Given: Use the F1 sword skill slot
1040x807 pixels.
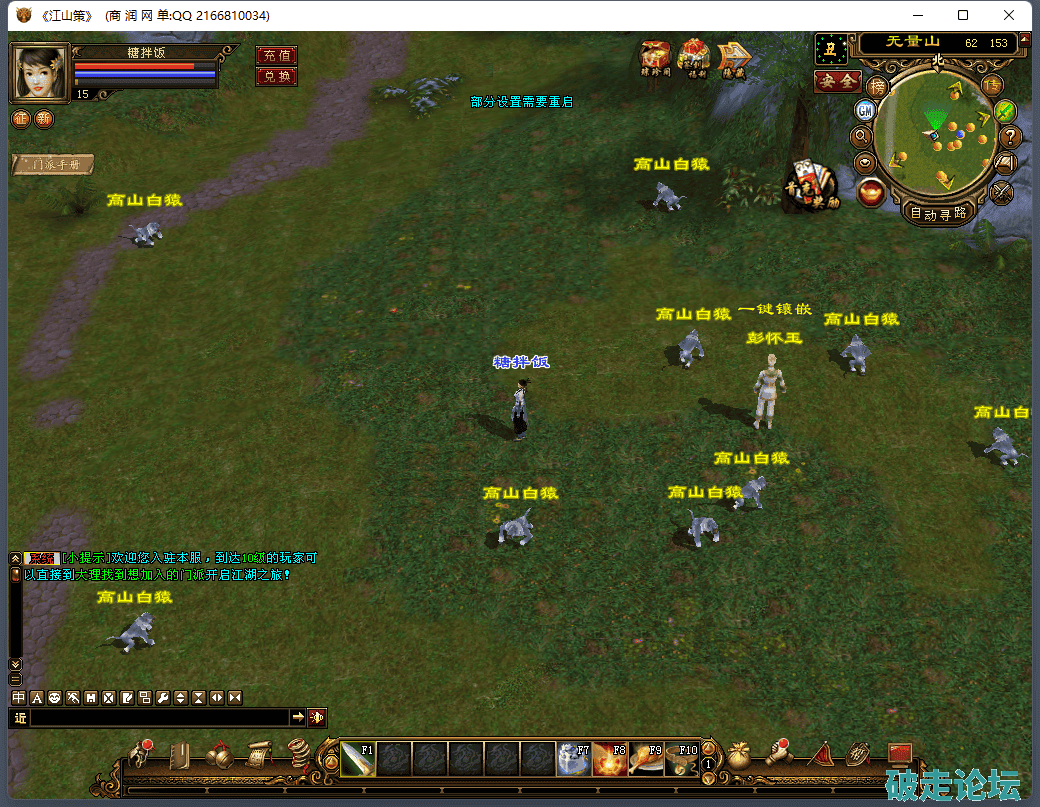Looking at the screenshot, I should coord(358,759).
